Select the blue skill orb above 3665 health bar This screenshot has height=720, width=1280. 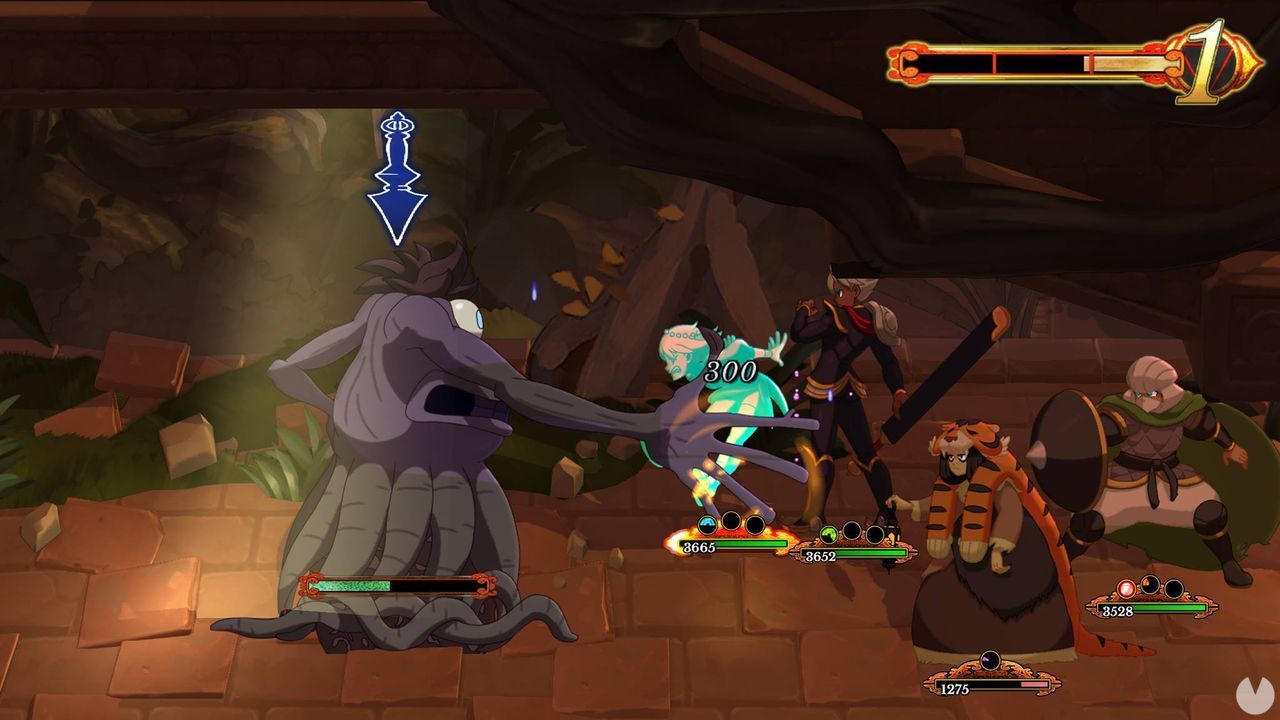pyautogui.click(x=706, y=522)
